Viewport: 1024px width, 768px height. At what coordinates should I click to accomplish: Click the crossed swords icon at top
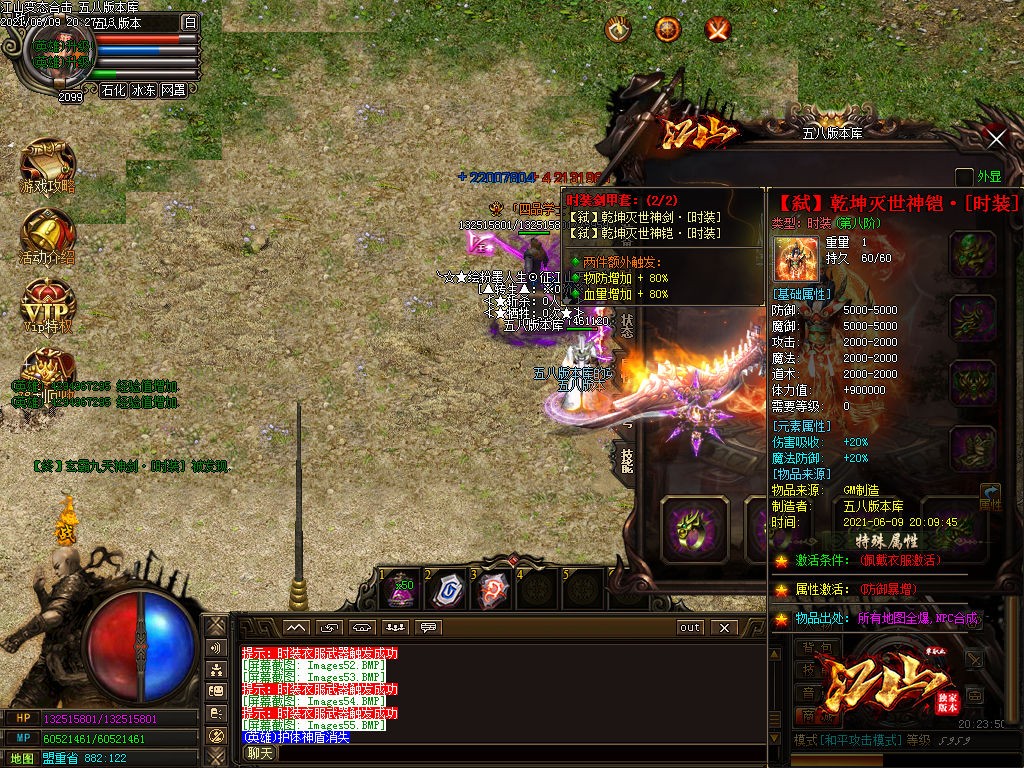[x=718, y=30]
